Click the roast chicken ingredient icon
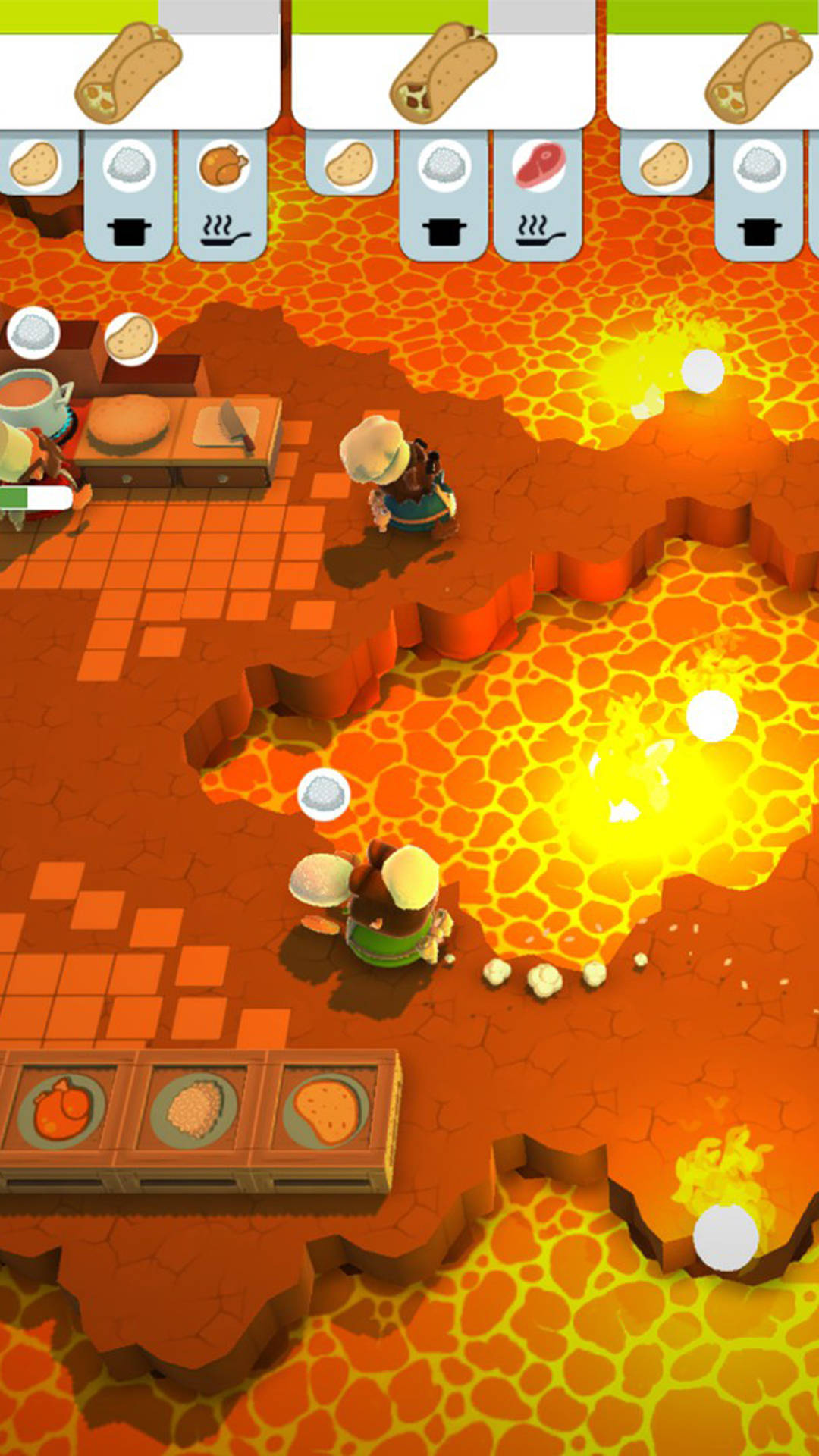The width and height of the screenshot is (819, 1456). [224, 165]
